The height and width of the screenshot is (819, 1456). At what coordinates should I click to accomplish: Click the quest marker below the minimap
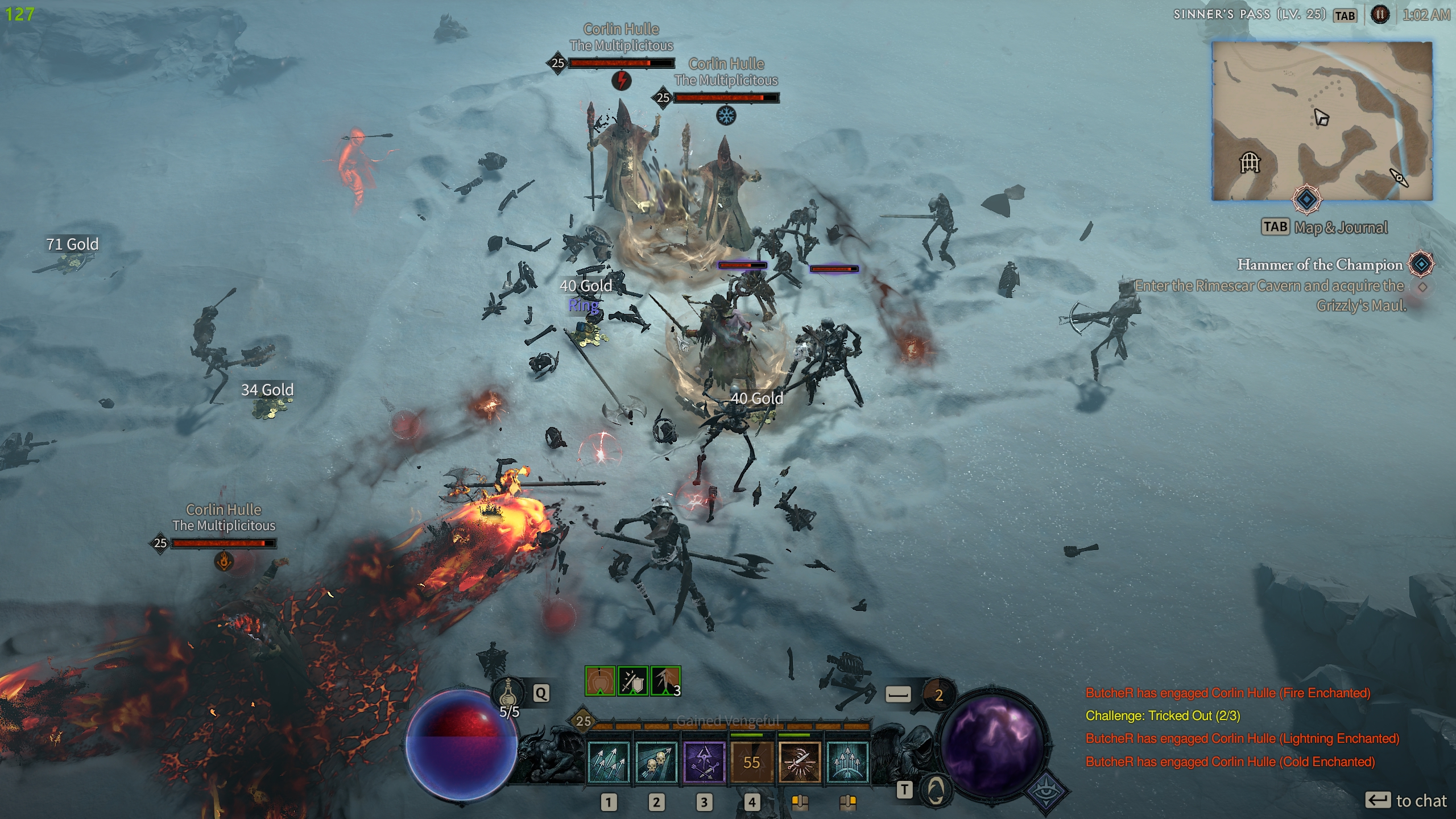tap(1306, 200)
